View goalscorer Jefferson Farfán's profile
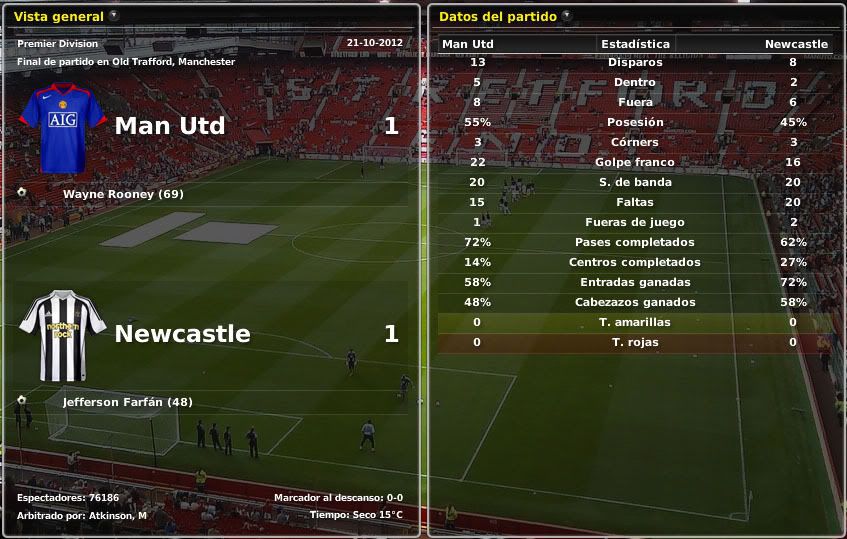 (x=127, y=402)
